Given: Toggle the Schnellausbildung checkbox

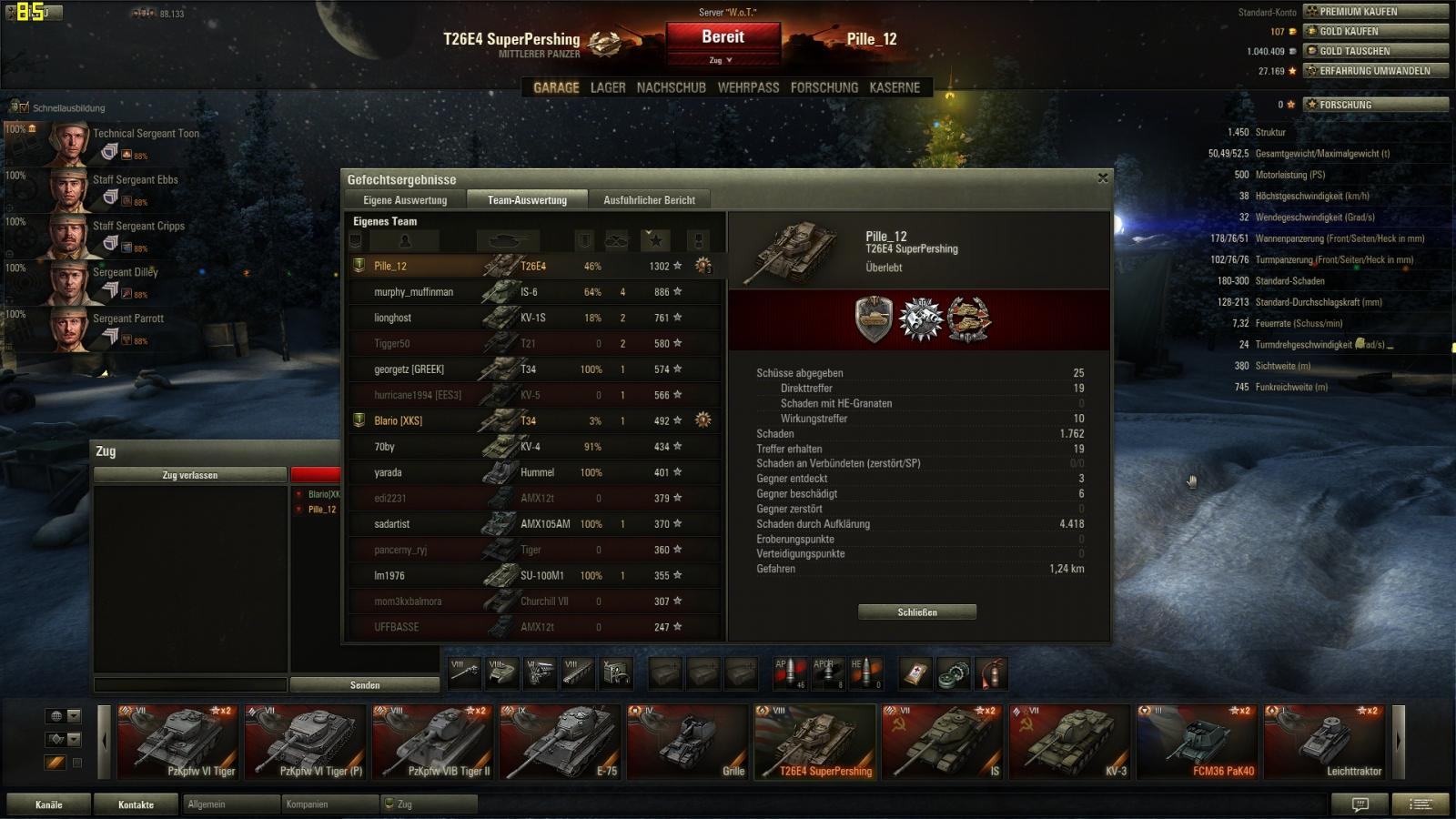Looking at the screenshot, I should pos(24,107).
